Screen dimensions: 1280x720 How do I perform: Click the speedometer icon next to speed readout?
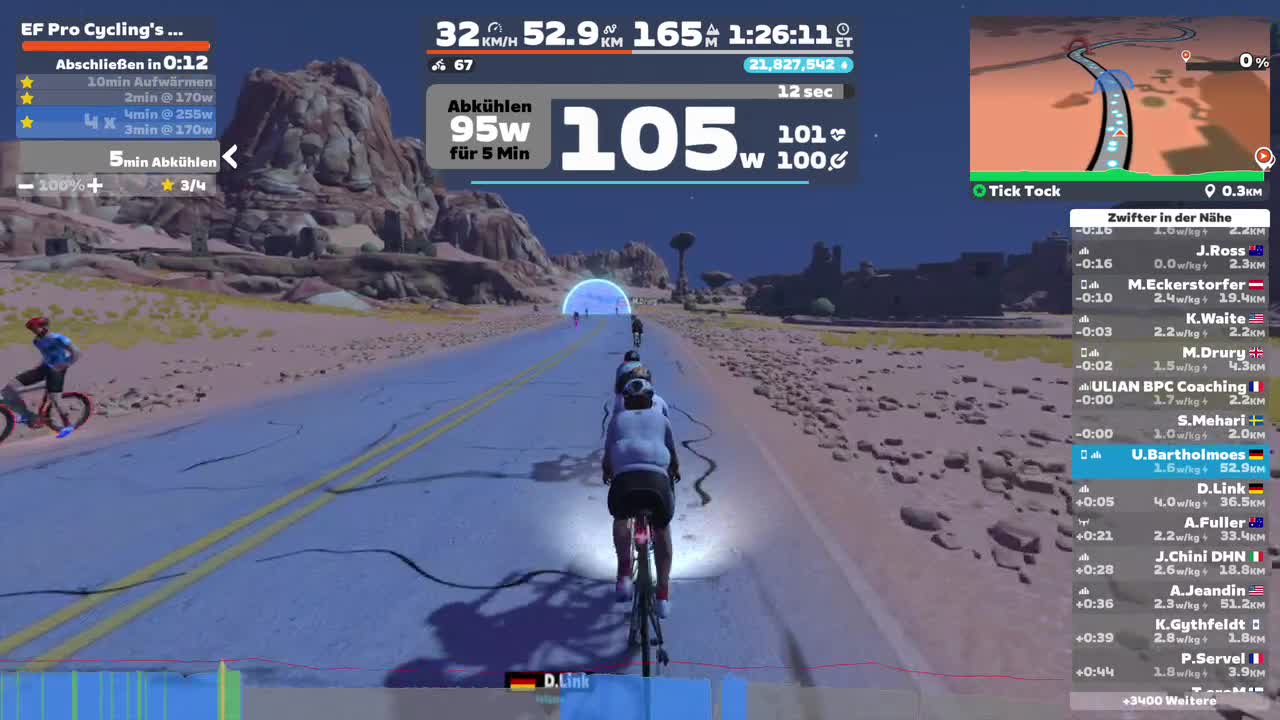pyautogui.click(x=497, y=27)
